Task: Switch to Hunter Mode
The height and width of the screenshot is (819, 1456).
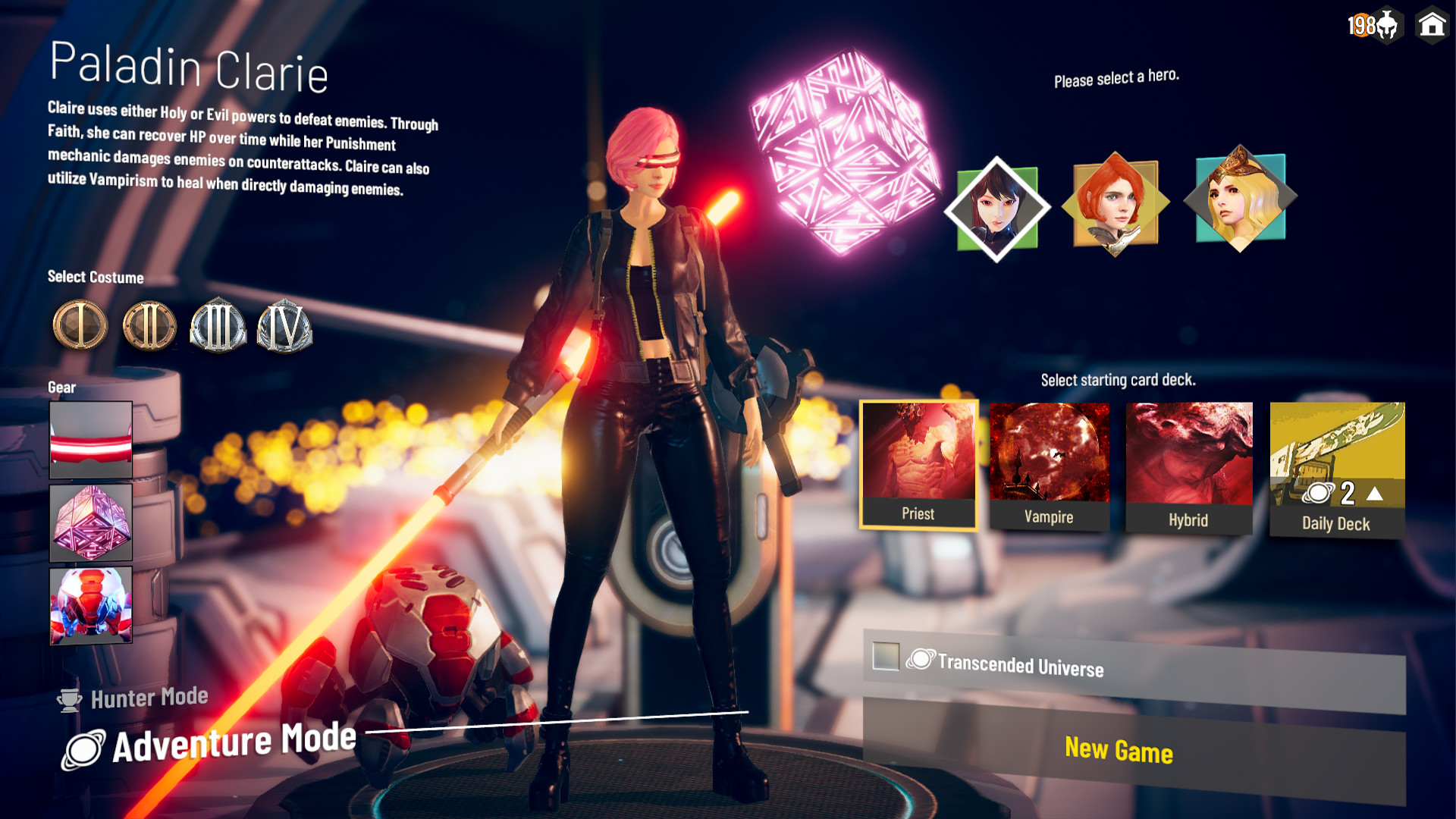Action: 149,697
